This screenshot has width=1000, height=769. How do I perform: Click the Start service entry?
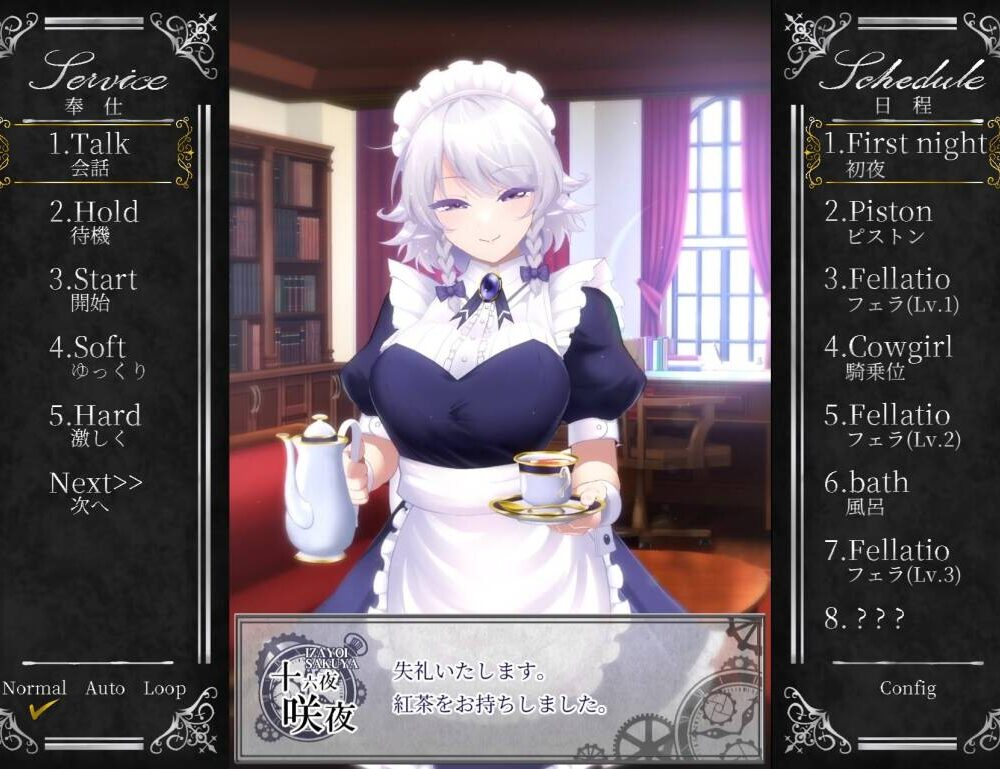[93, 288]
